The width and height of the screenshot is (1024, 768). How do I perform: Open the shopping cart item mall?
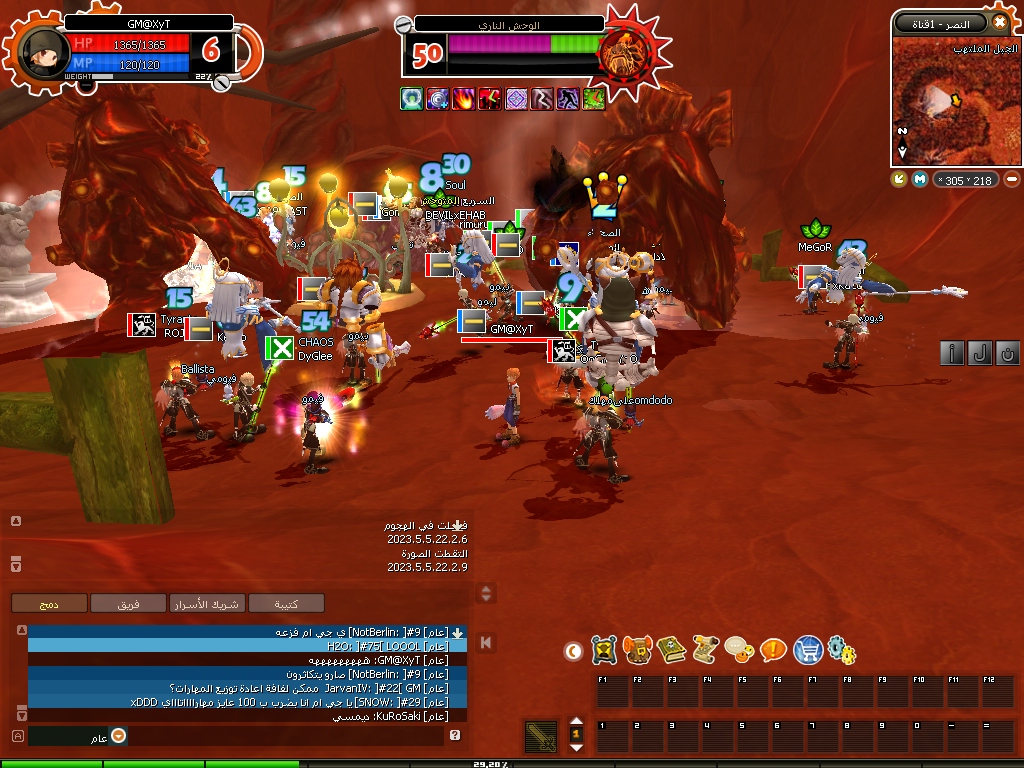(808, 650)
